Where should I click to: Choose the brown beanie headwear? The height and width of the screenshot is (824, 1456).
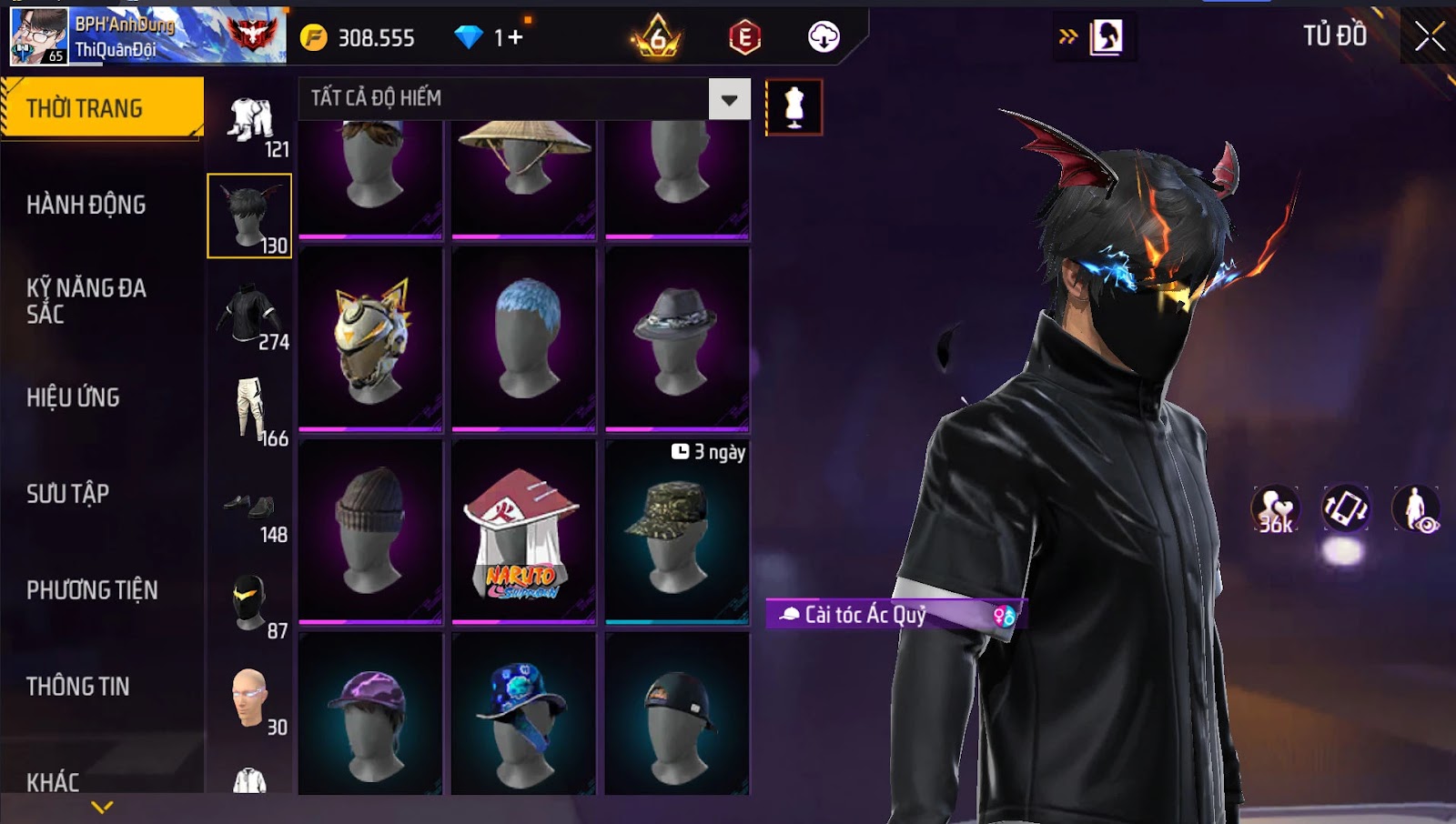[x=370, y=533]
